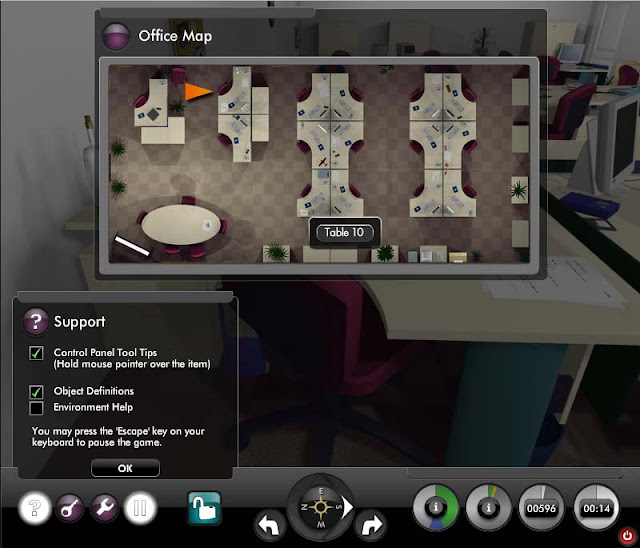Click the red power button
The width and height of the screenshot is (640, 548).
click(626, 535)
